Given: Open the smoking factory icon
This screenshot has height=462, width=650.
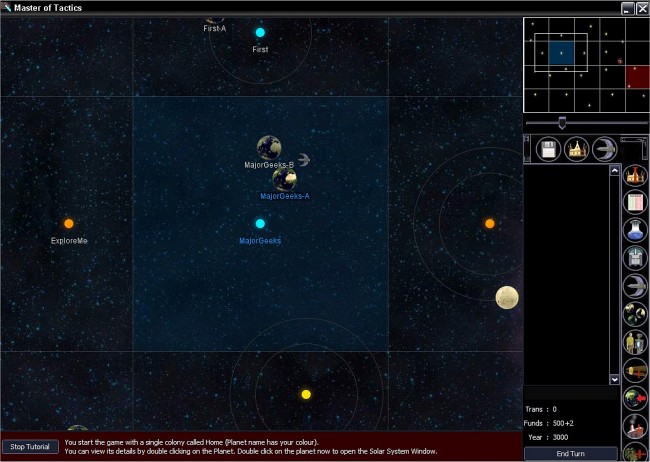Looking at the screenshot, I should [635, 427].
